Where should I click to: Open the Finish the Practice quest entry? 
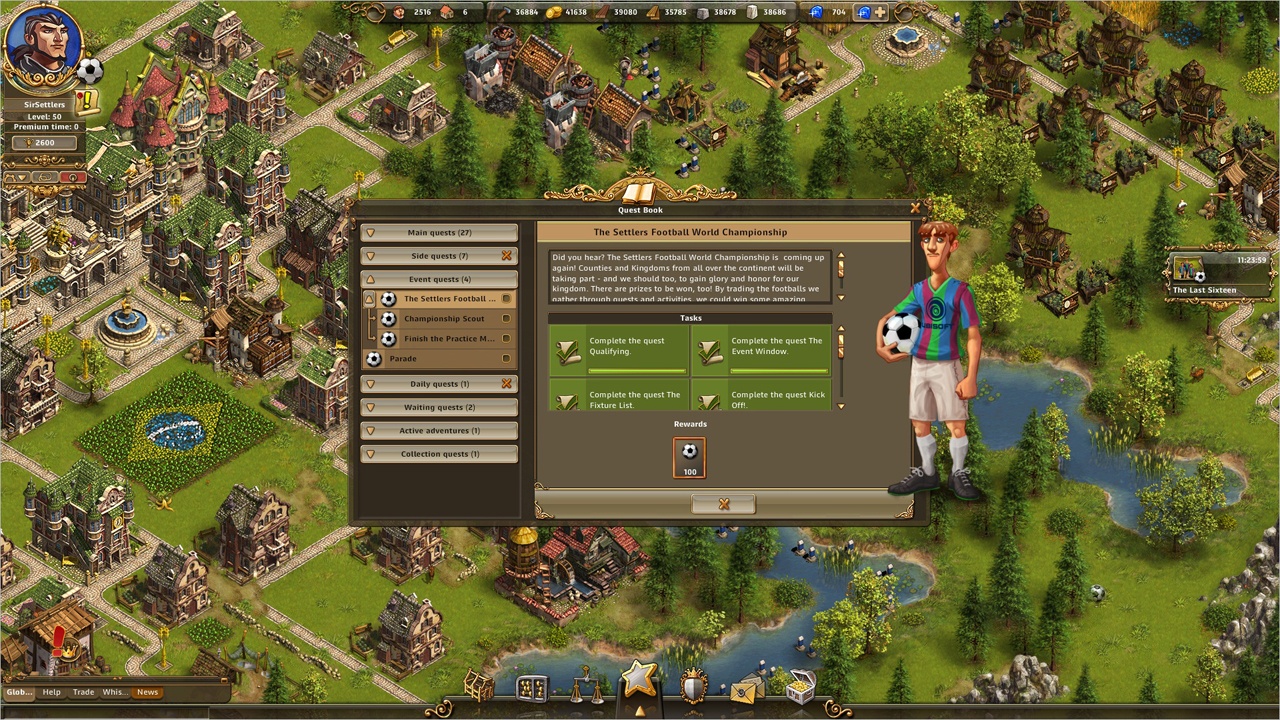(448, 339)
